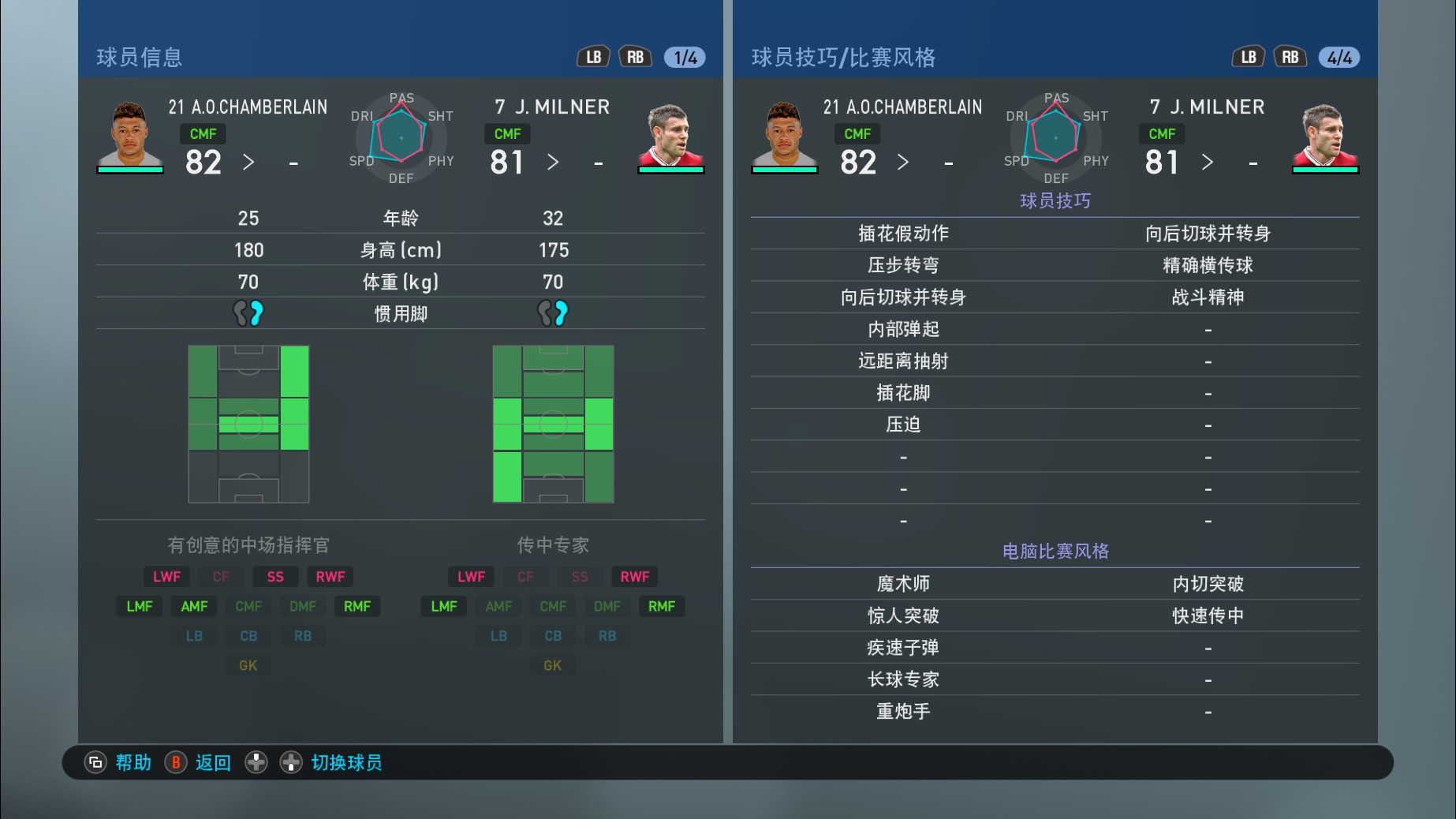The width and height of the screenshot is (1456, 819).
Task: Open the 球员技巧/比赛风格 tab
Action: (x=843, y=57)
